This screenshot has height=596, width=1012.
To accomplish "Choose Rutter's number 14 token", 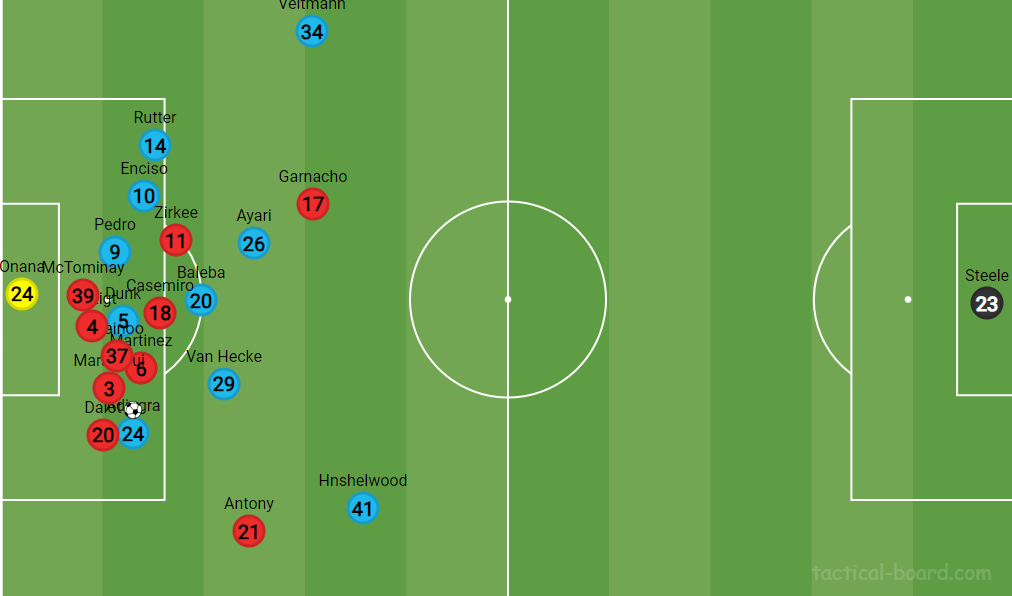I will pos(154,145).
